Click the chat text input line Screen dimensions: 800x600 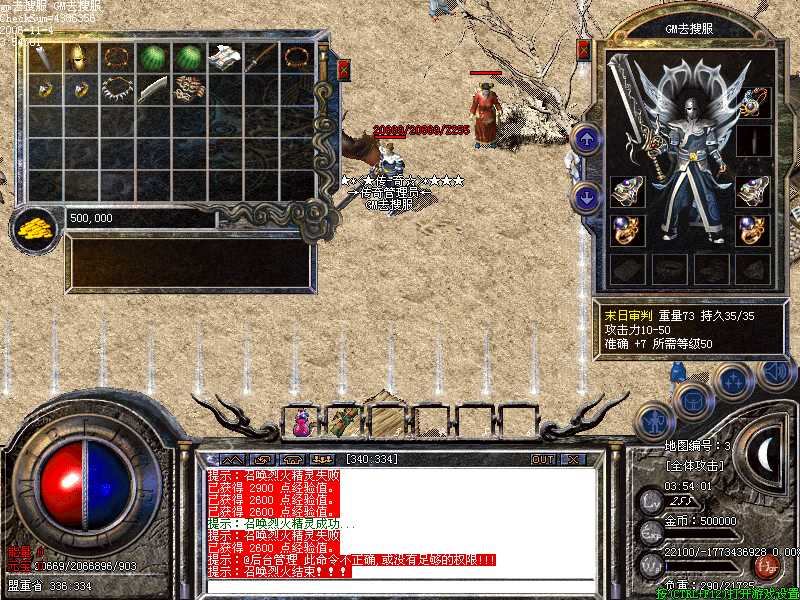click(400, 583)
